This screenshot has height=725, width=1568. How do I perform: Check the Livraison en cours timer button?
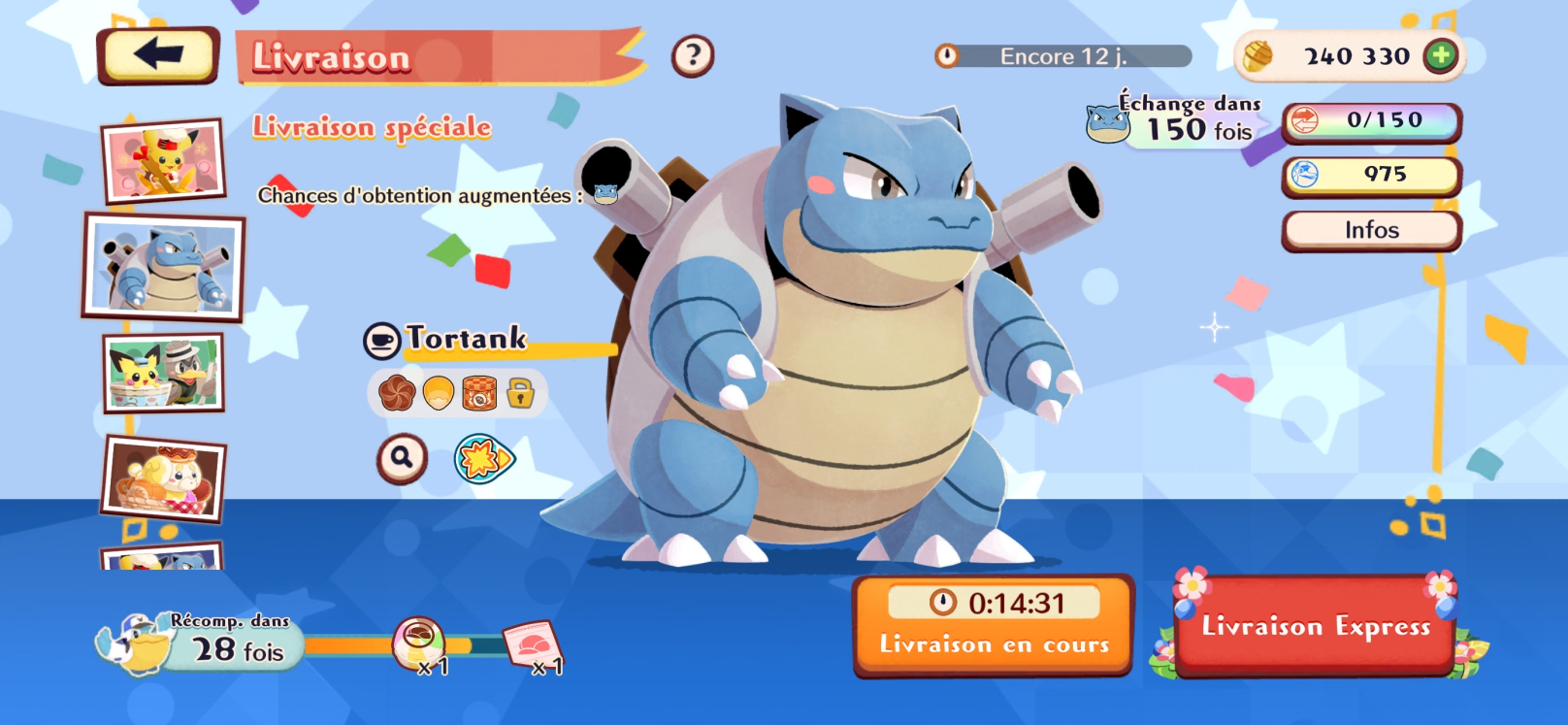(994, 624)
